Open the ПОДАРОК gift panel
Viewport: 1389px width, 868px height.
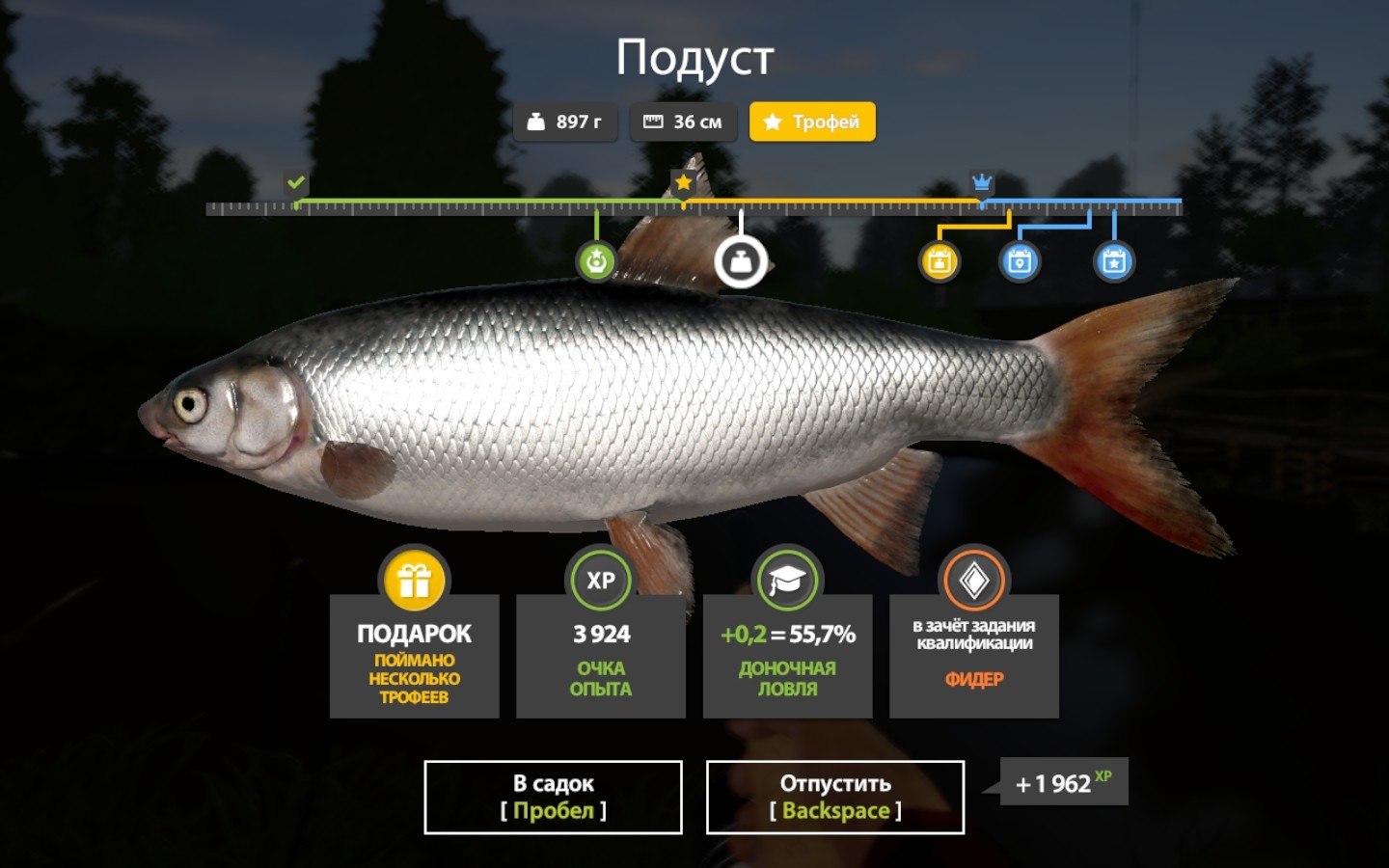point(415,655)
